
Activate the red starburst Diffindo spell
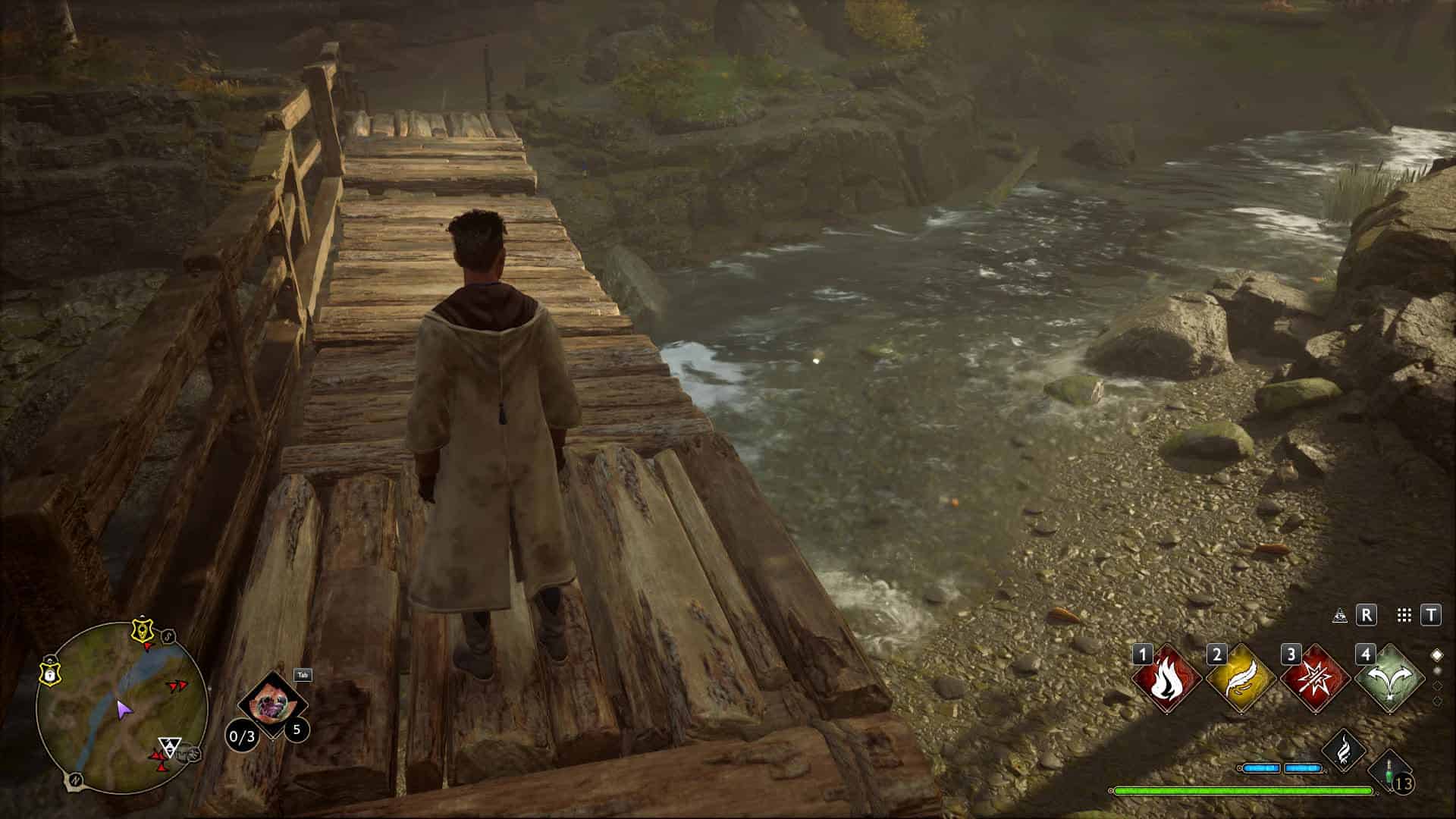coord(1315,679)
